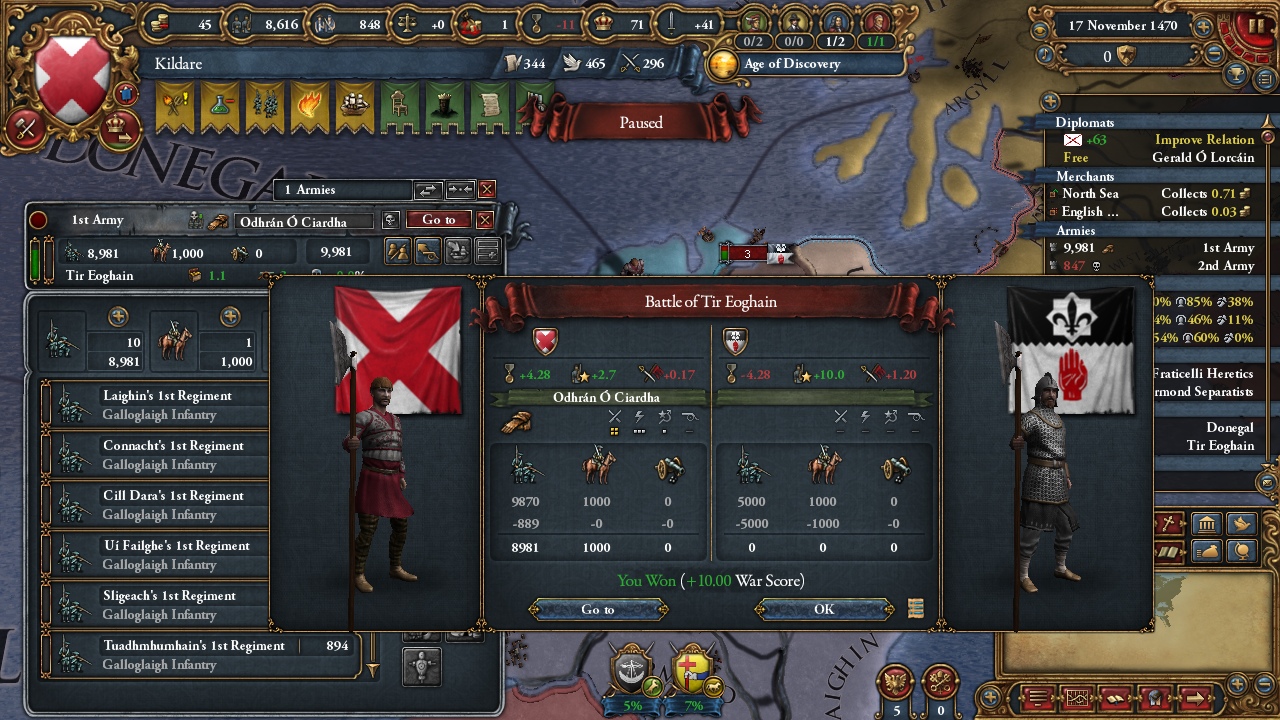1280x720 pixels.
Task: Click the fire alert banner near the top
Action: coord(309,104)
